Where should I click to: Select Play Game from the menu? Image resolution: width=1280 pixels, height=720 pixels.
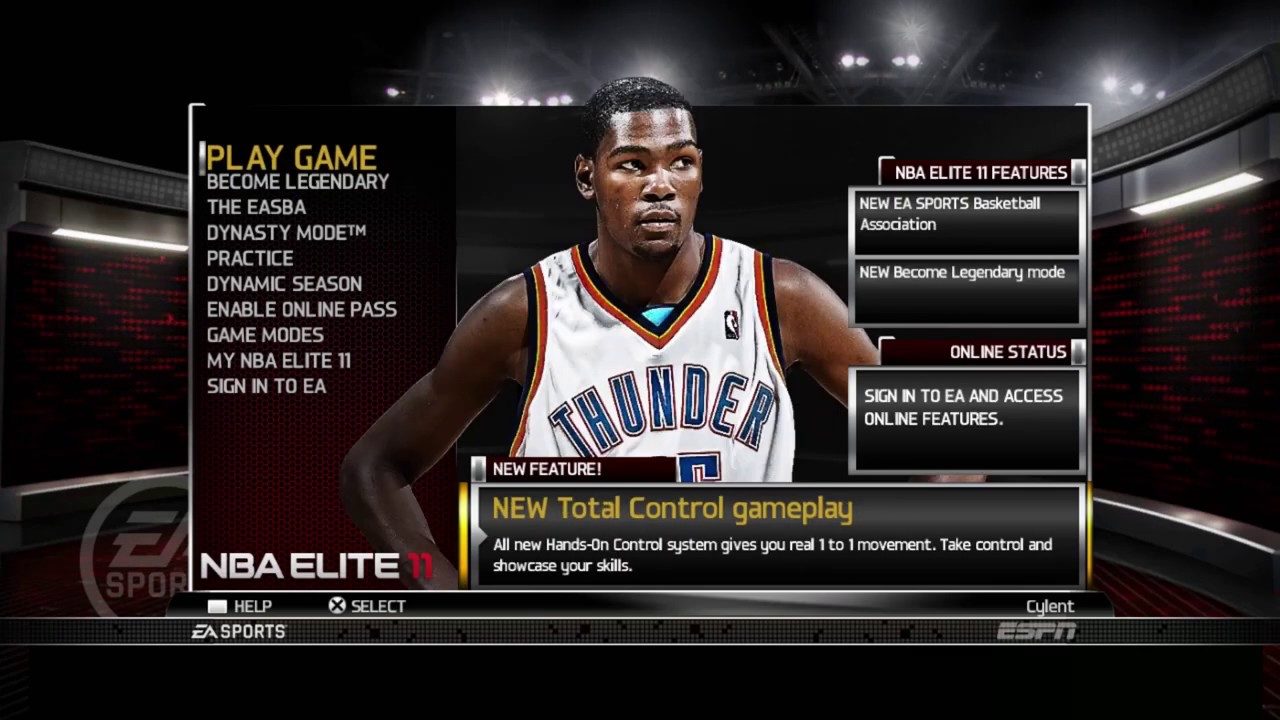tap(291, 157)
